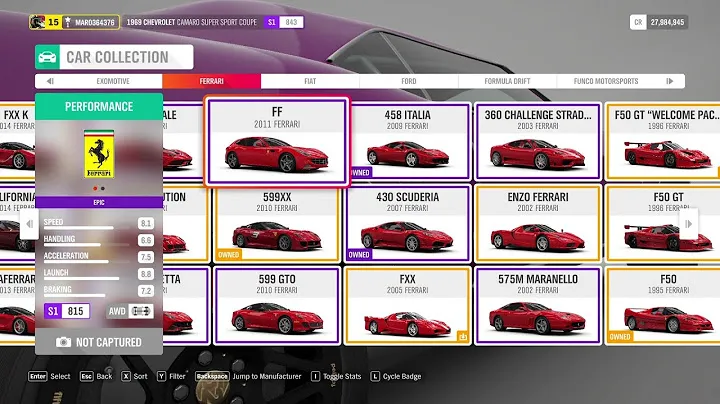Click the right arrow on the car grid
The width and height of the screenshot is (720, 404).
[x=689, y=225]
